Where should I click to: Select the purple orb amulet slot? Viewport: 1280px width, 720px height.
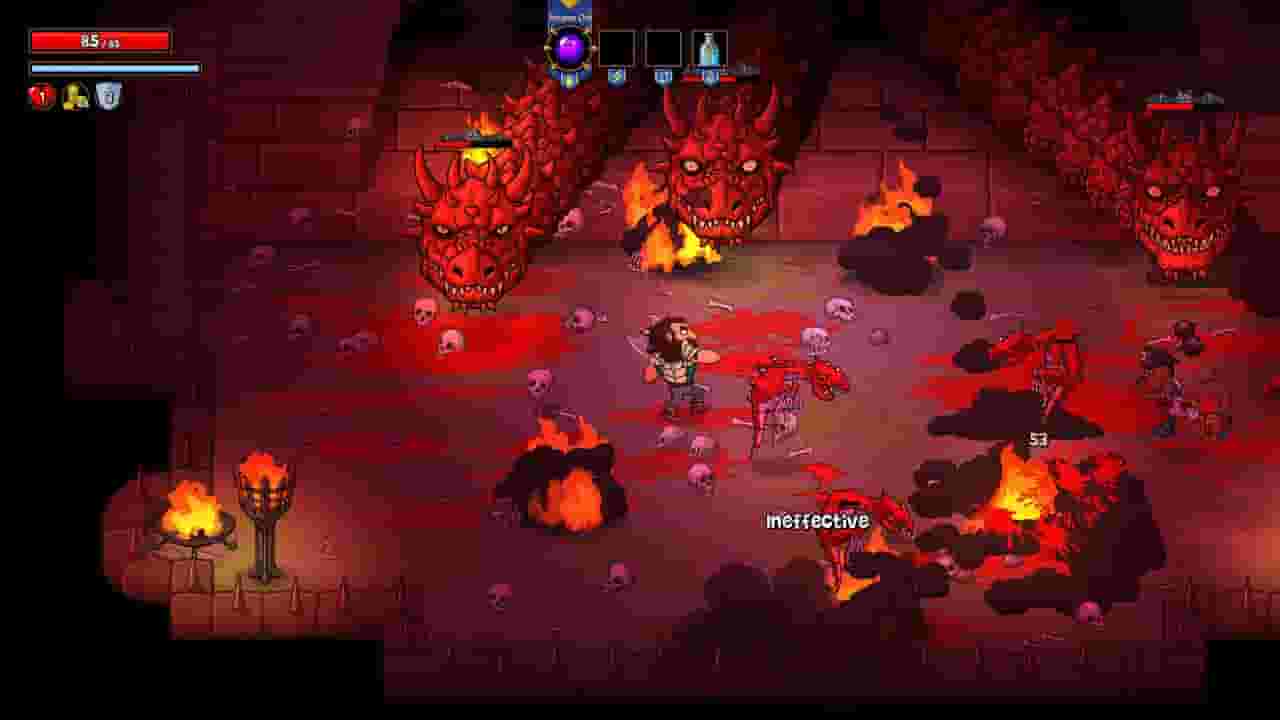click(567, 47)
